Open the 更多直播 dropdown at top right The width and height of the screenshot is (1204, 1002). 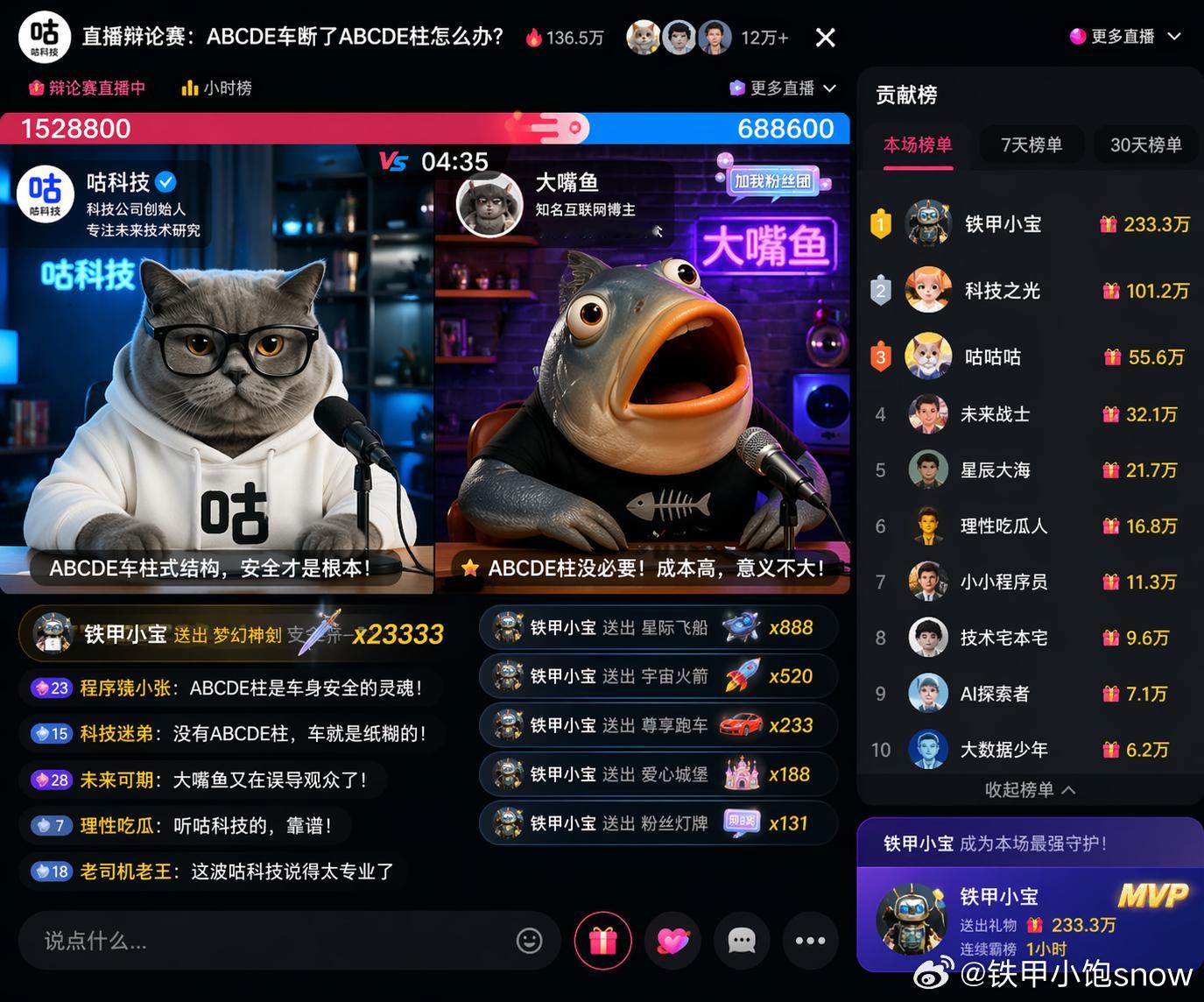(x=1125, y=36)
